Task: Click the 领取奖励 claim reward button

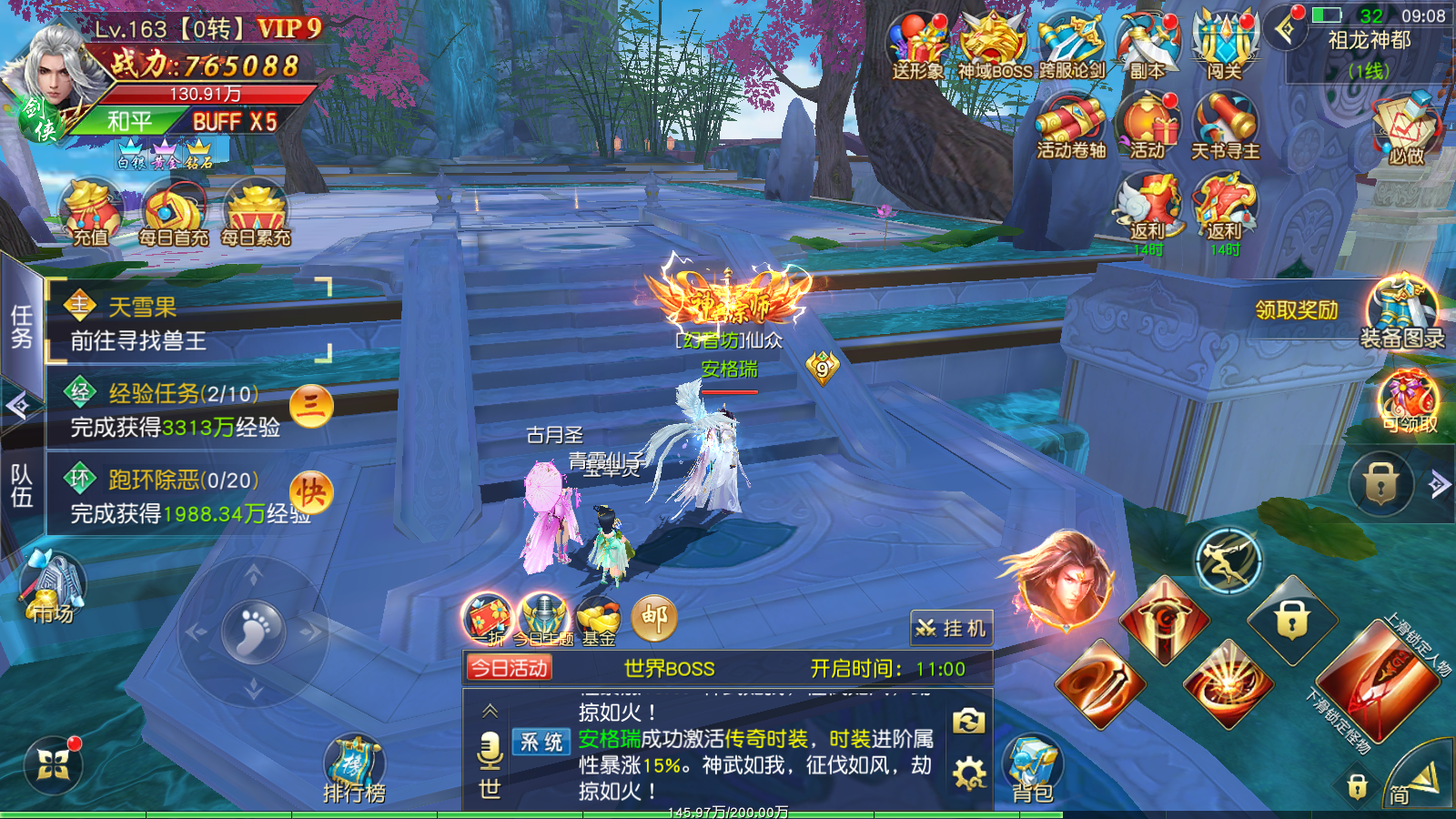Action: pos(1297,310)
